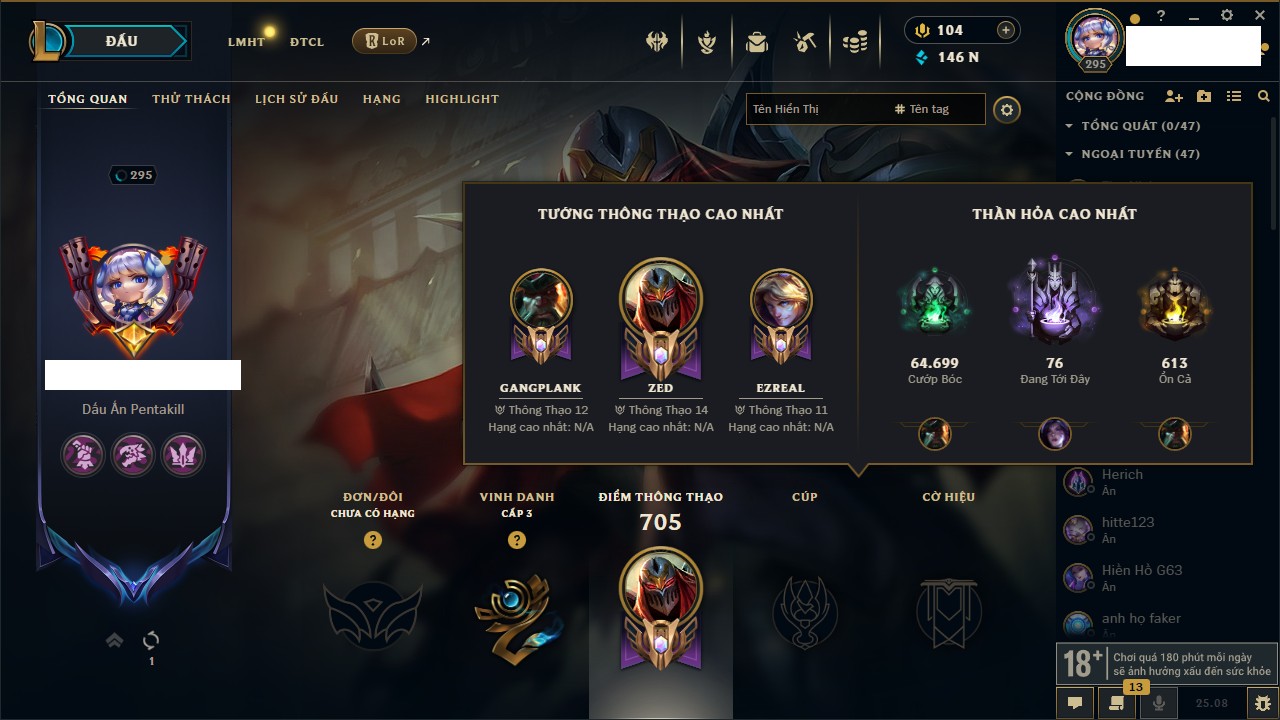1280x720 pixels.
Task: Open profile settings gear beside search field
Action: coord(1007,109)
